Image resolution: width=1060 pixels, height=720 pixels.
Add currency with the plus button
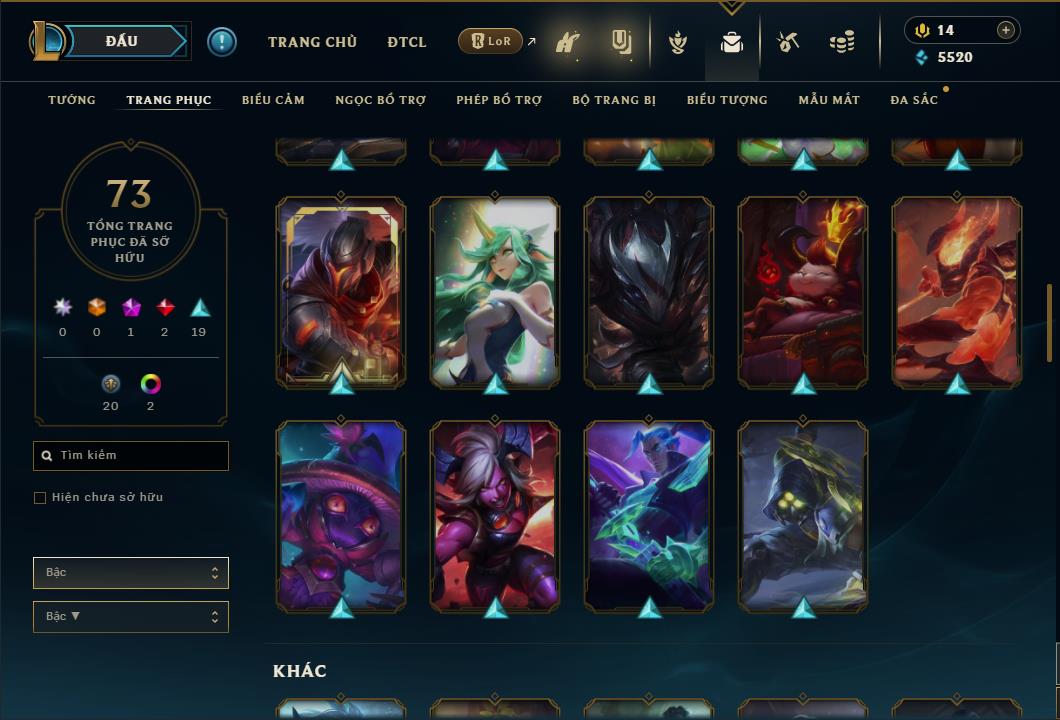pos(1006,30)
